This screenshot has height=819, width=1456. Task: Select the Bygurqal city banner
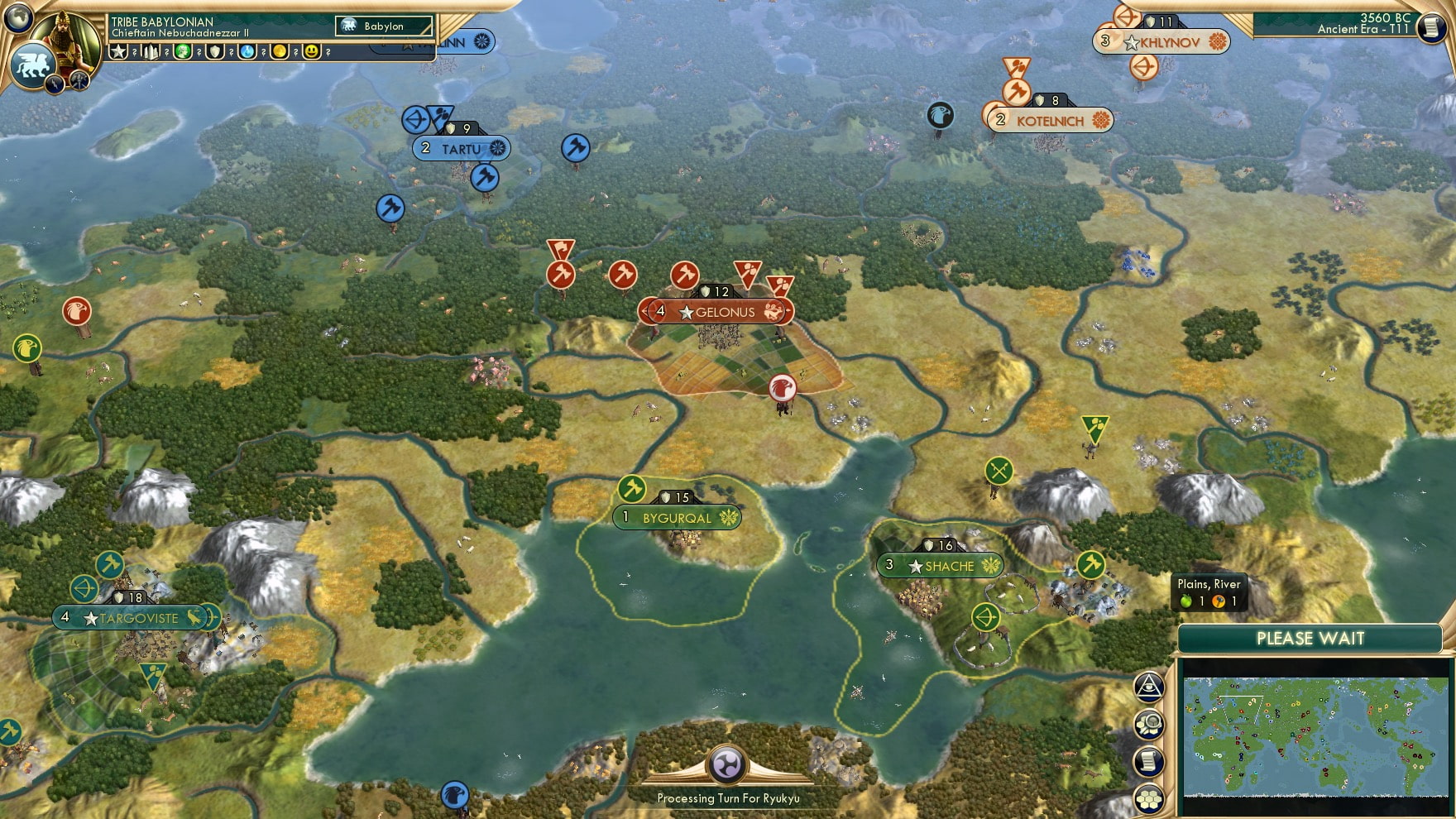(677, 518)
